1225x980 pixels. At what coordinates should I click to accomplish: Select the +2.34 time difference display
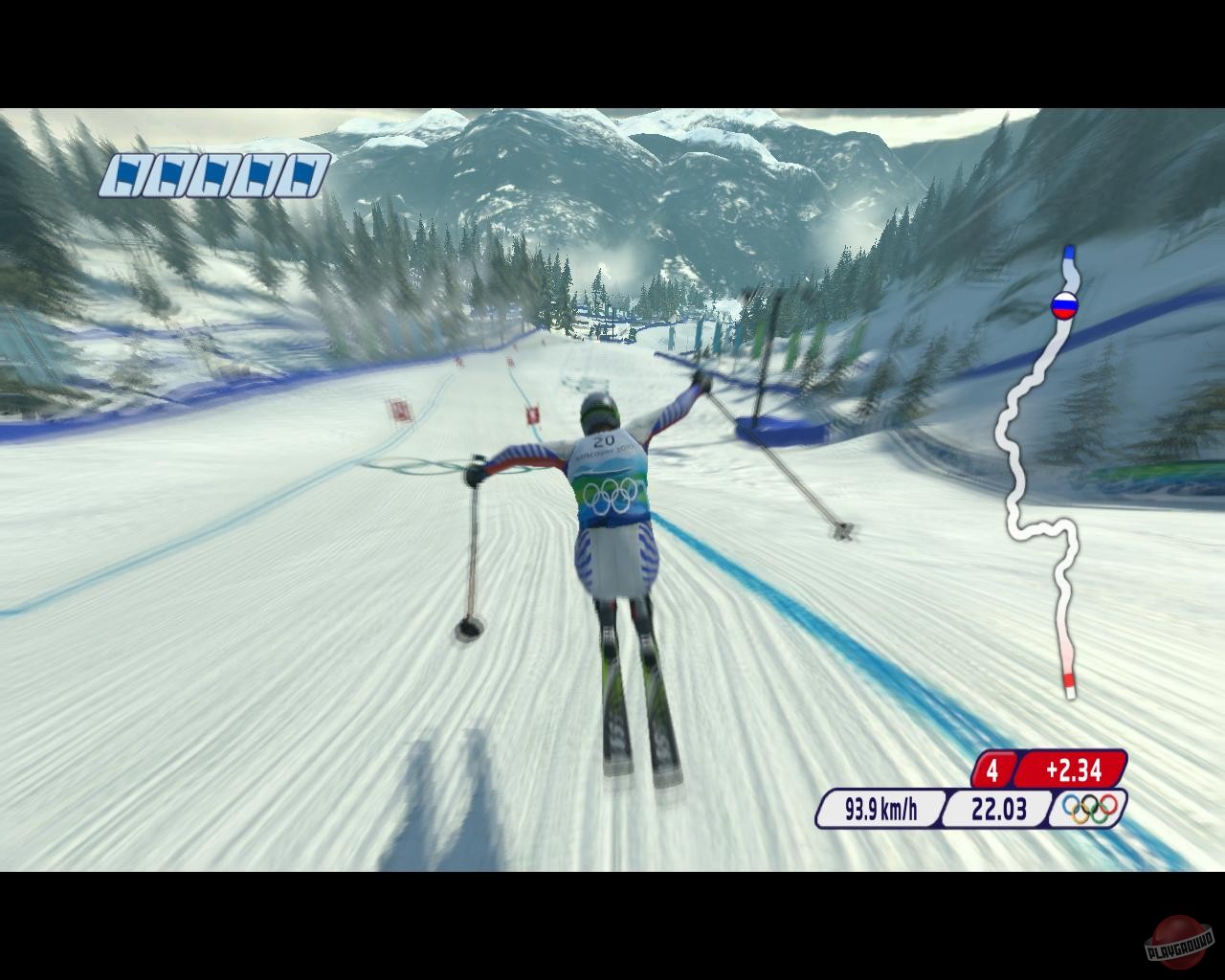point(1072,768)
